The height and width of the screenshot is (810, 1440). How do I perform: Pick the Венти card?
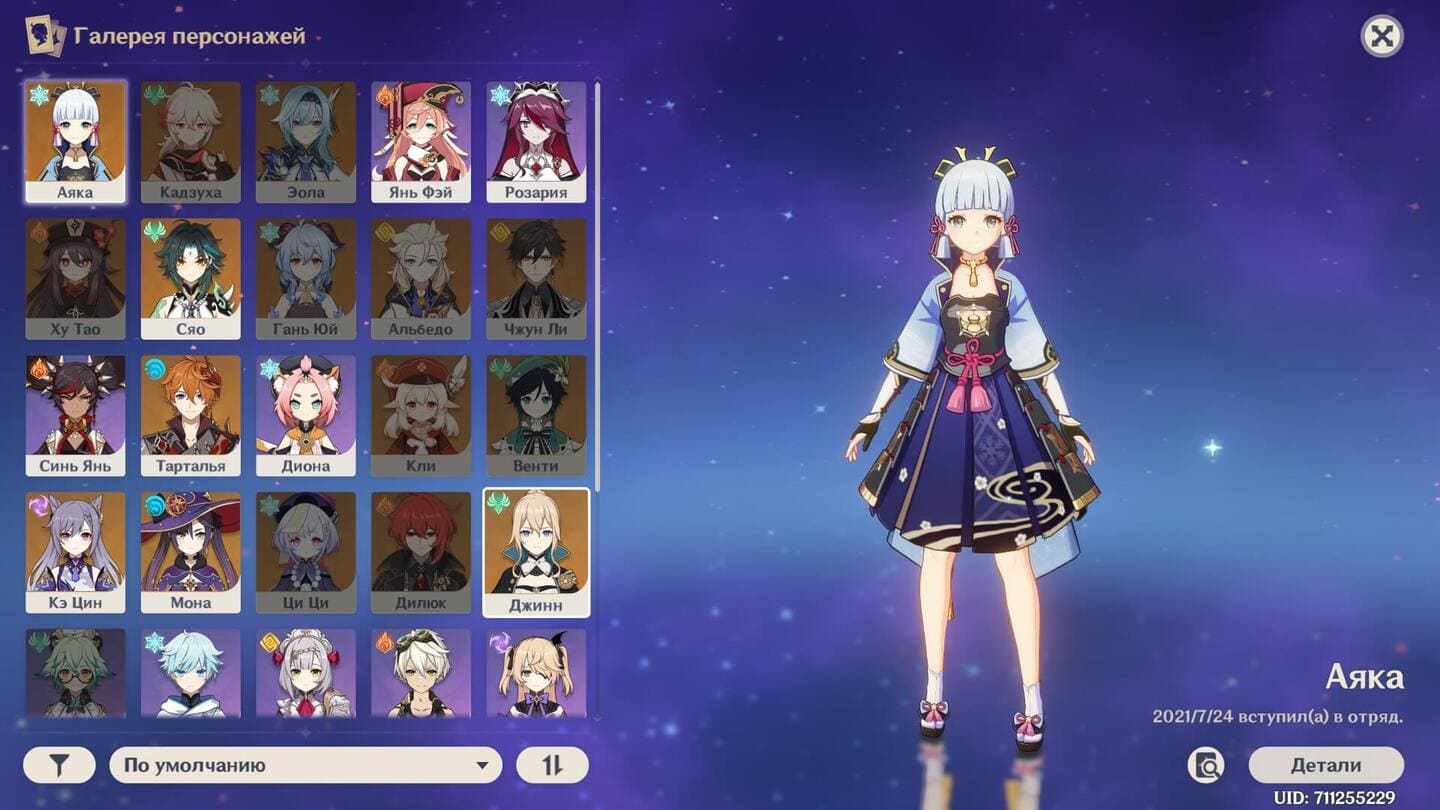pos(536,415)
